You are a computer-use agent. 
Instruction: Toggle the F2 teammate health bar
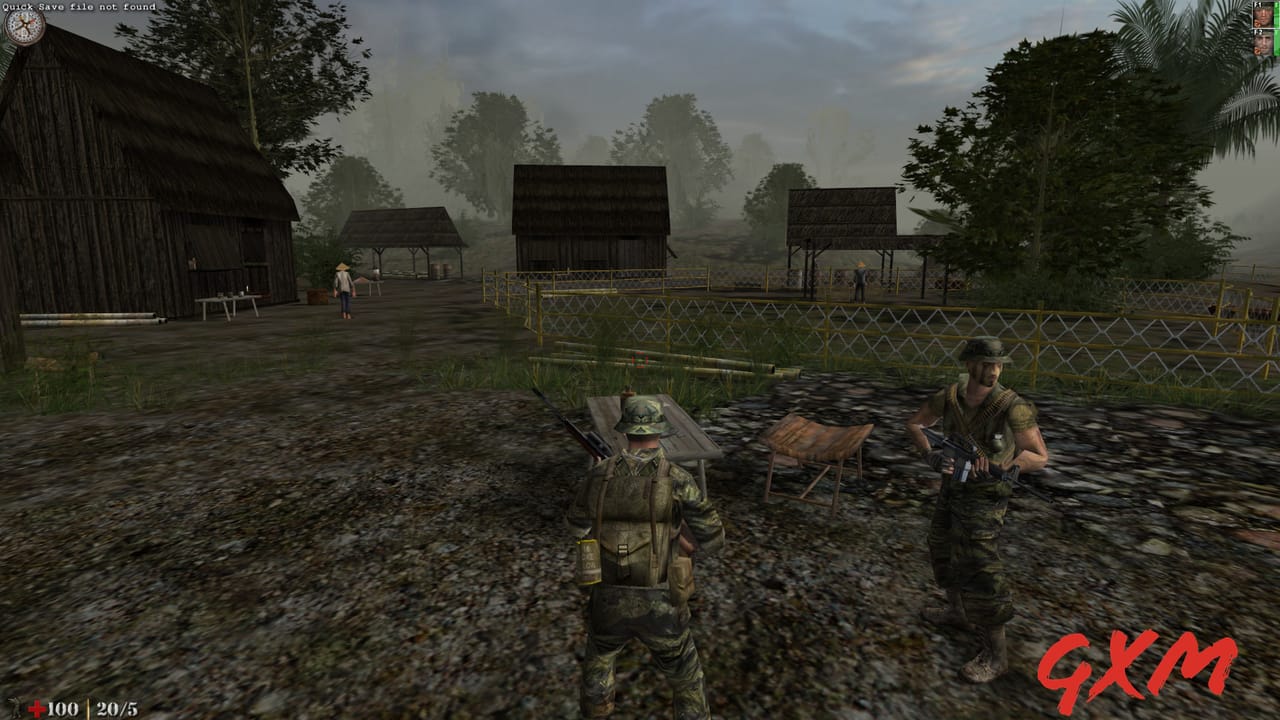(1275, 42)
